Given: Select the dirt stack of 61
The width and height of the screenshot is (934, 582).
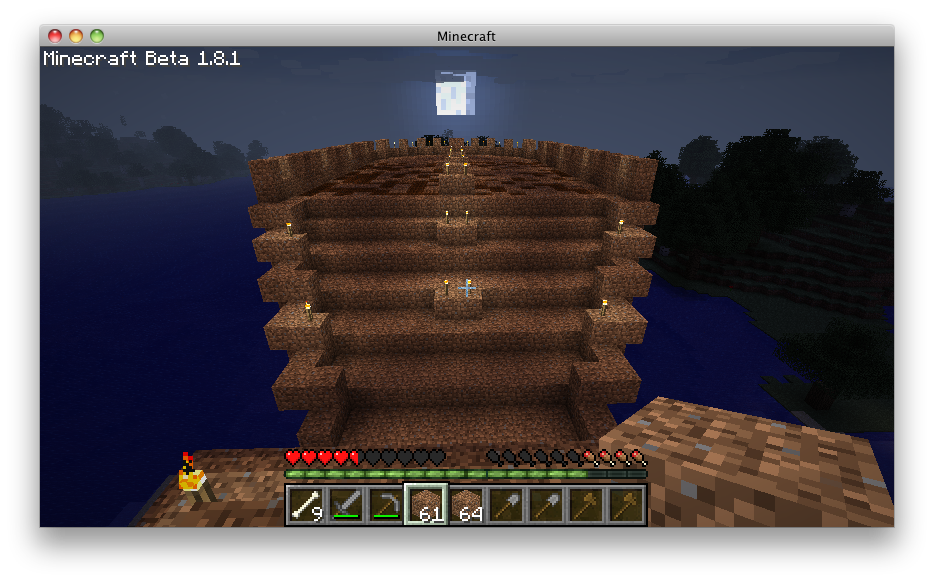Looking at the screenshot, I should coord(426,505).
